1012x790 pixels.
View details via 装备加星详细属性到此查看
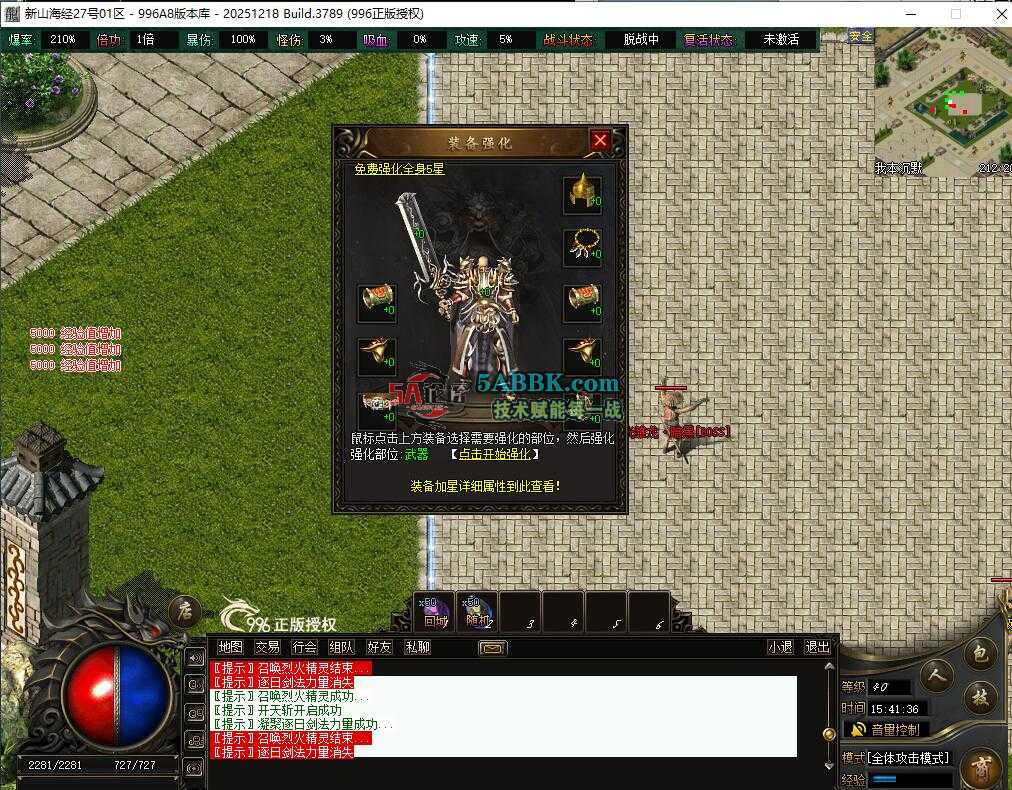click(x=485, y=486)
